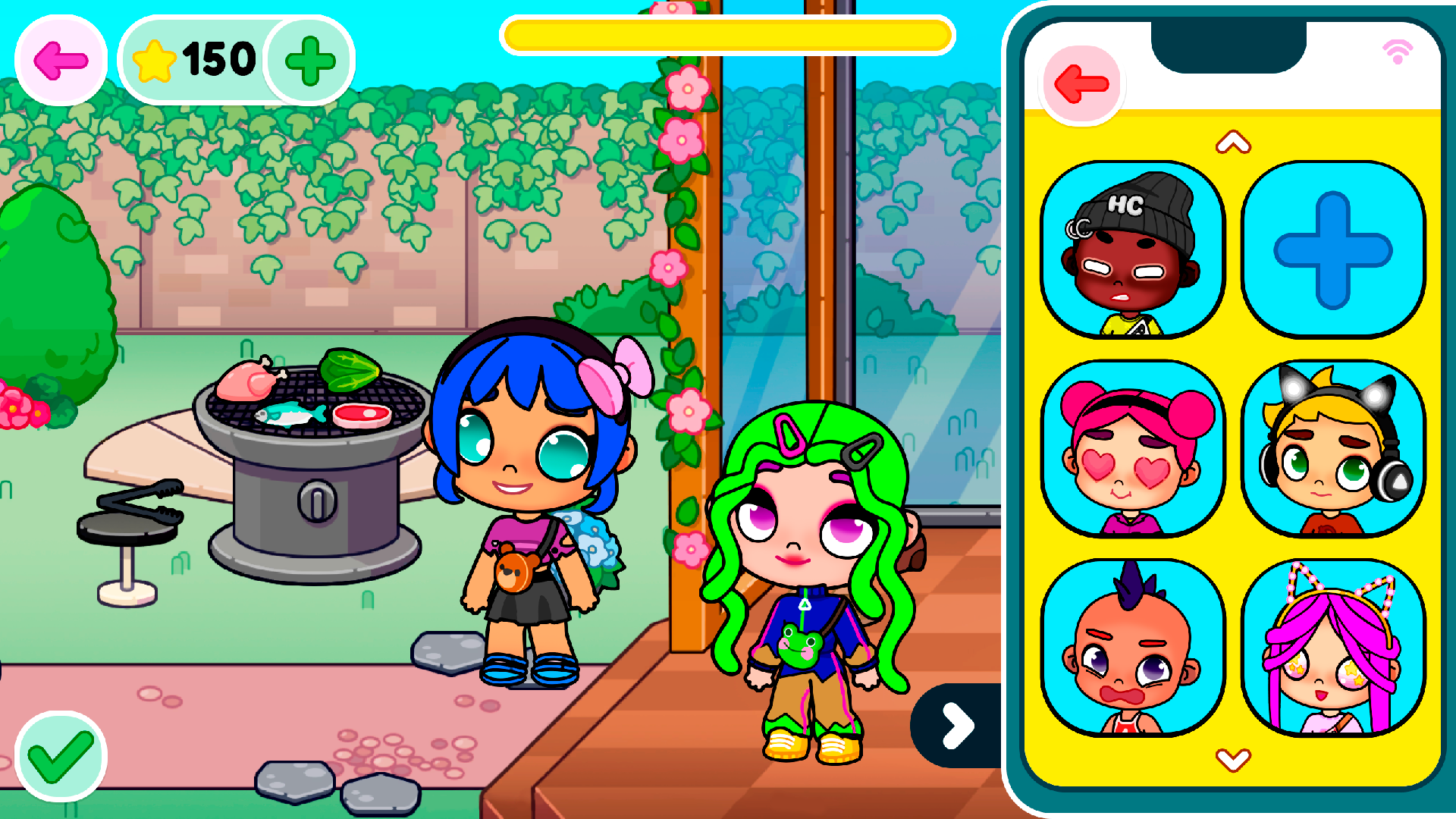Click the green checkmark confirmation button
Screen dimensions: 1456x819
coord(62,757)
